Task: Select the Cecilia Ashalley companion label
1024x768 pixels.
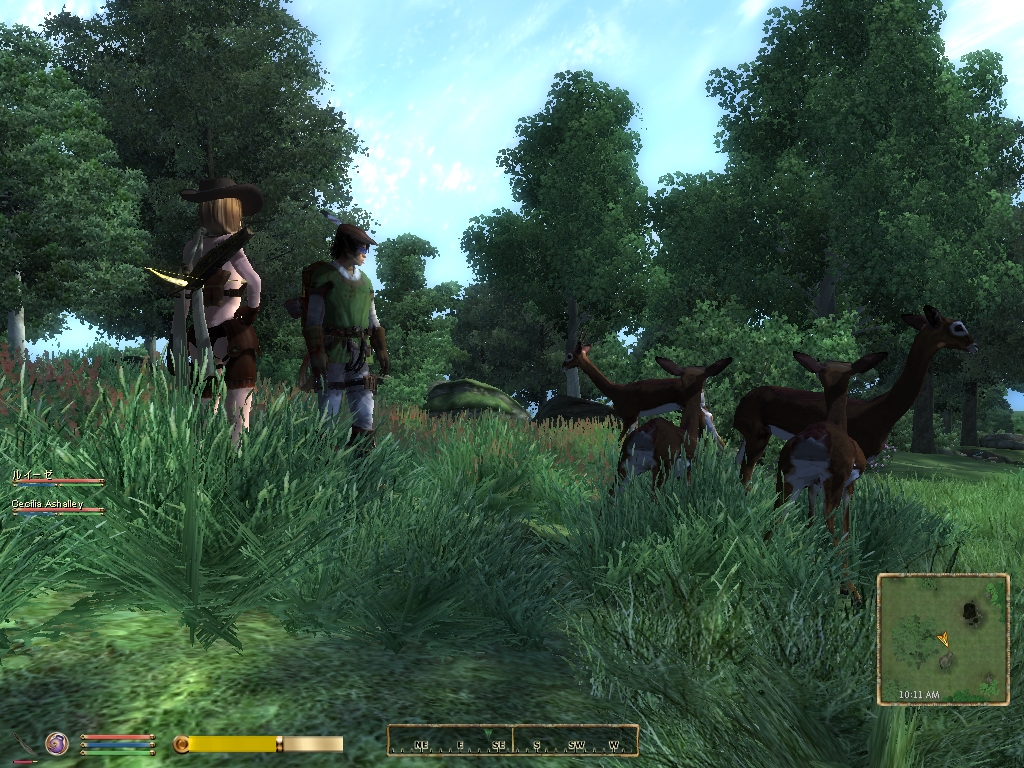Action: click(47, 504)
